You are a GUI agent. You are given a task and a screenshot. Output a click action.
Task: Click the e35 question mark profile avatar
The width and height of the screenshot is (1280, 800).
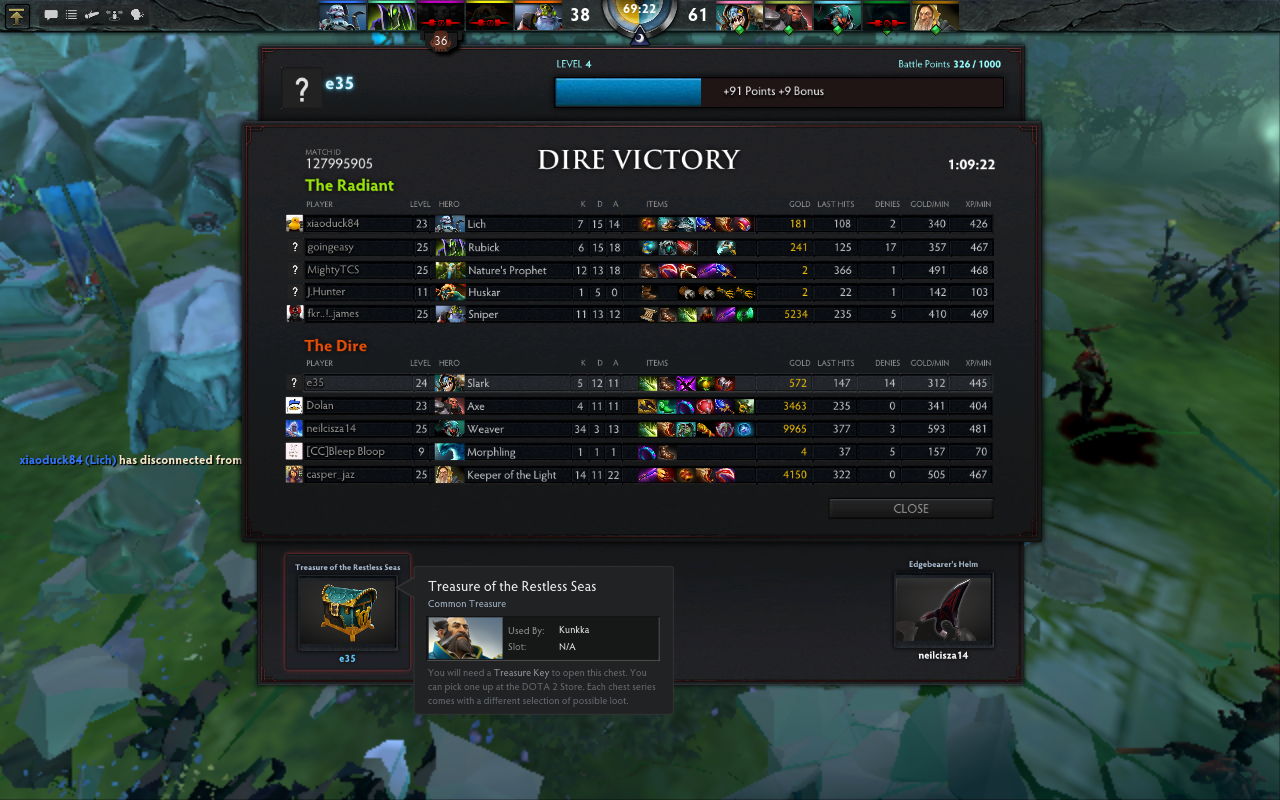302,90
